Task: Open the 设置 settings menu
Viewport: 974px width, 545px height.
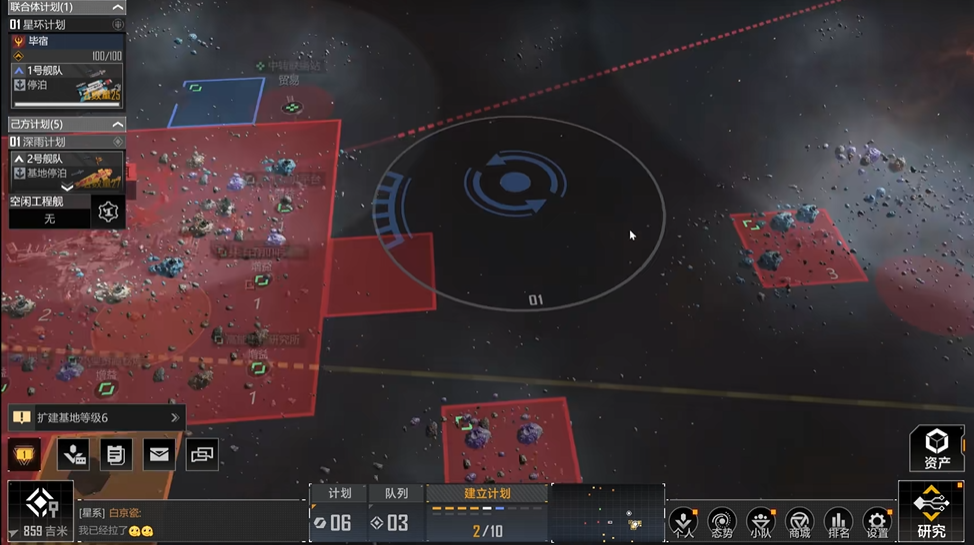Action: 877,522
